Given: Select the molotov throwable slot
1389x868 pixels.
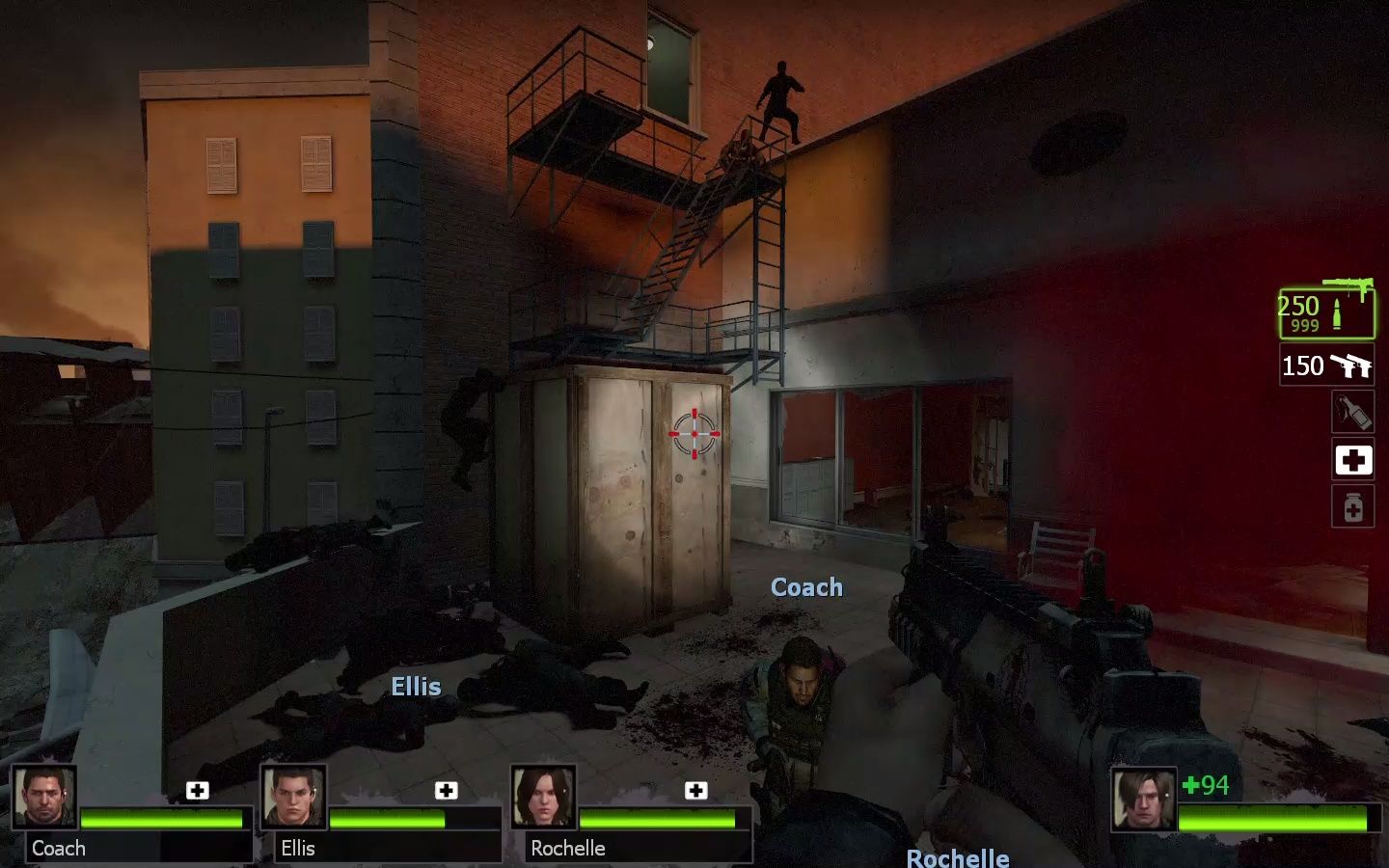Looking at the screenshot, I should point(1352,412).
